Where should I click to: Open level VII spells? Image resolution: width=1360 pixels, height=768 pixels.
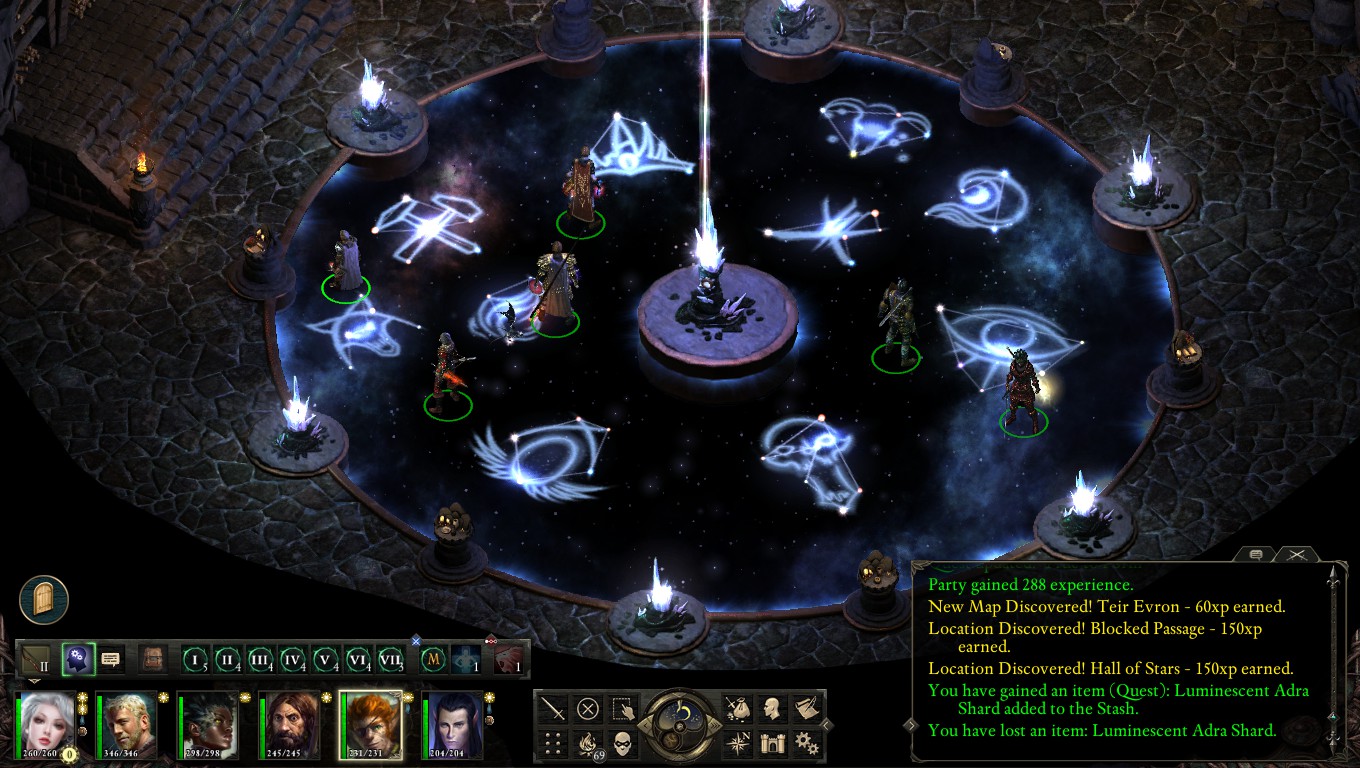pos(390,660)
